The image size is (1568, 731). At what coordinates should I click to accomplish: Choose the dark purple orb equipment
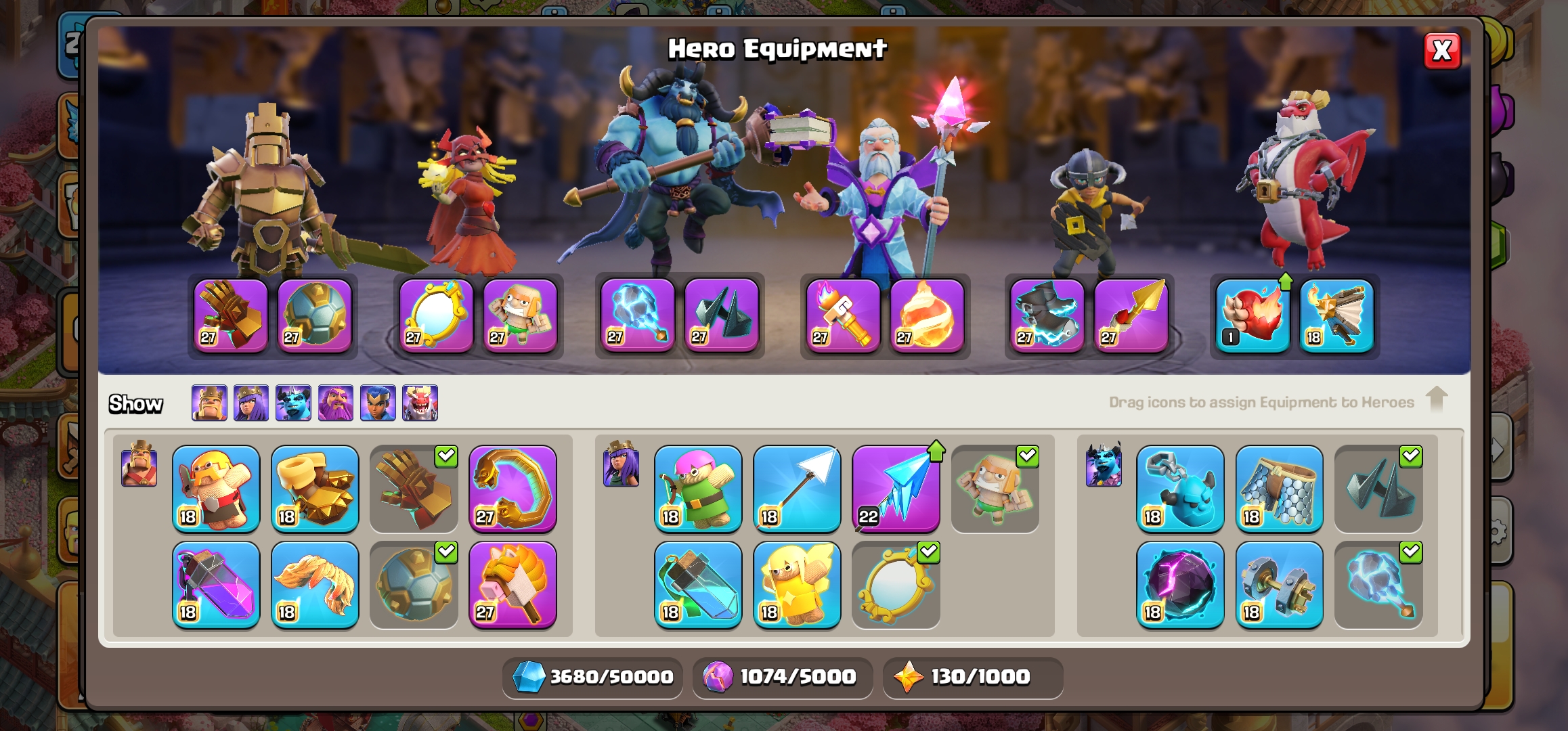[1180, 585]
